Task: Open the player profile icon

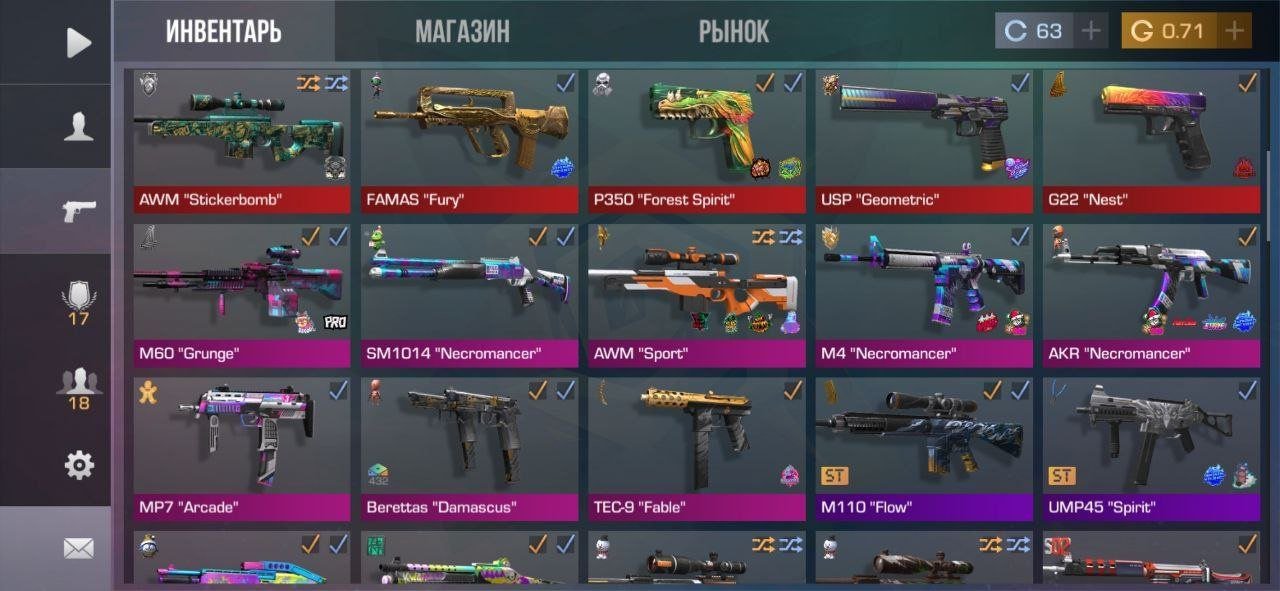Action: point(78,127)
